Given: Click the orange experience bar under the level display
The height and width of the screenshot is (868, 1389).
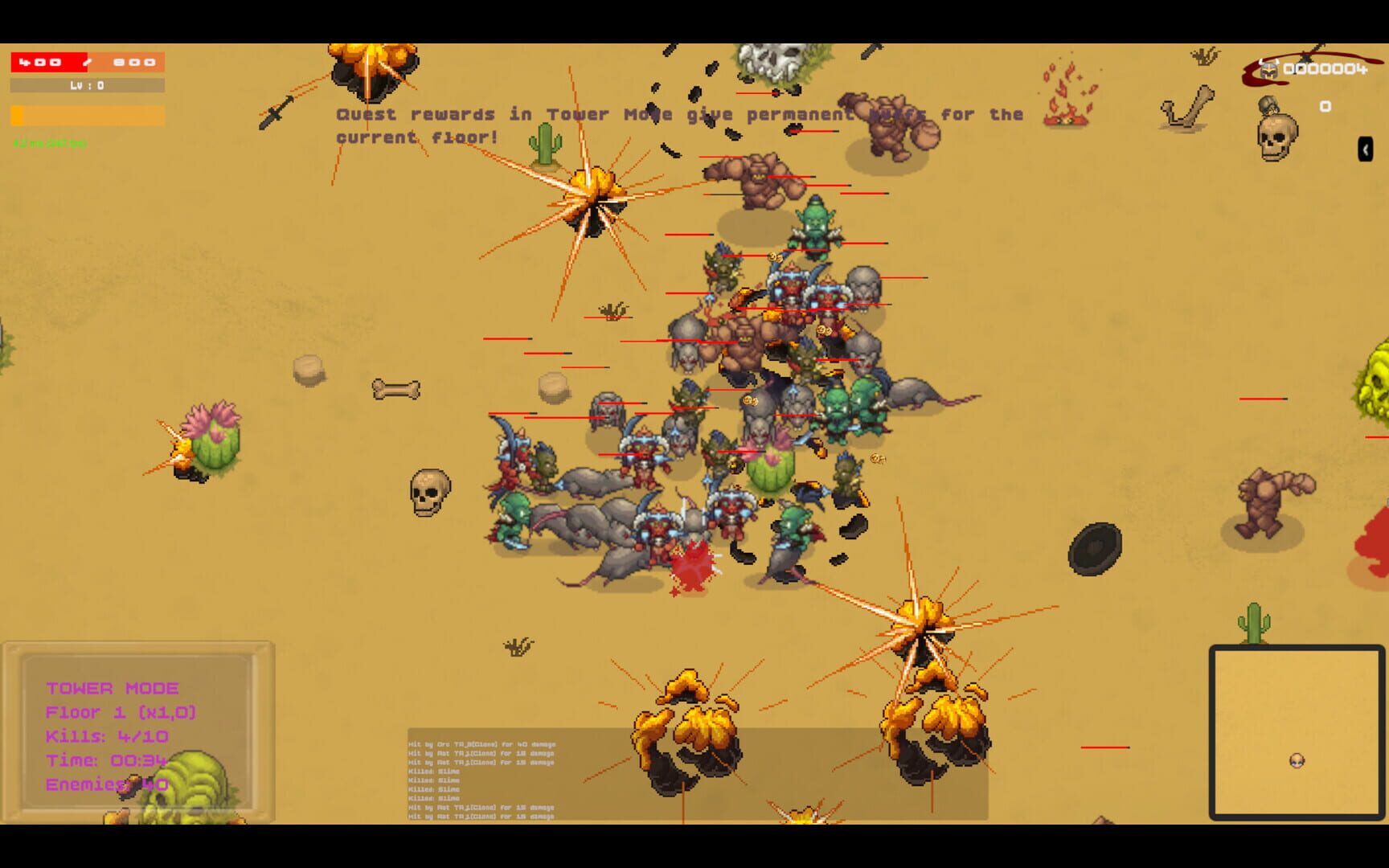Looking at the screenshot, I should pos(87,116).
